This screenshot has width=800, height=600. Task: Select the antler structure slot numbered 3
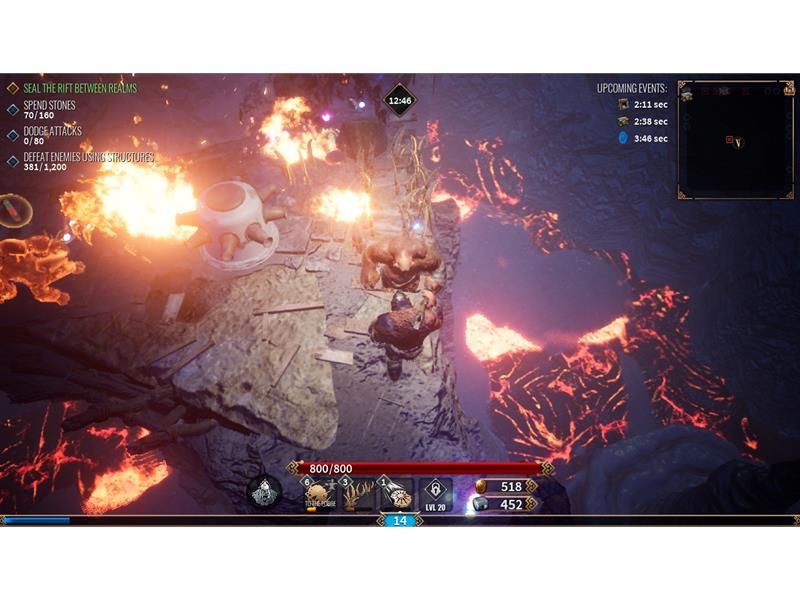(x=357, y=493)
